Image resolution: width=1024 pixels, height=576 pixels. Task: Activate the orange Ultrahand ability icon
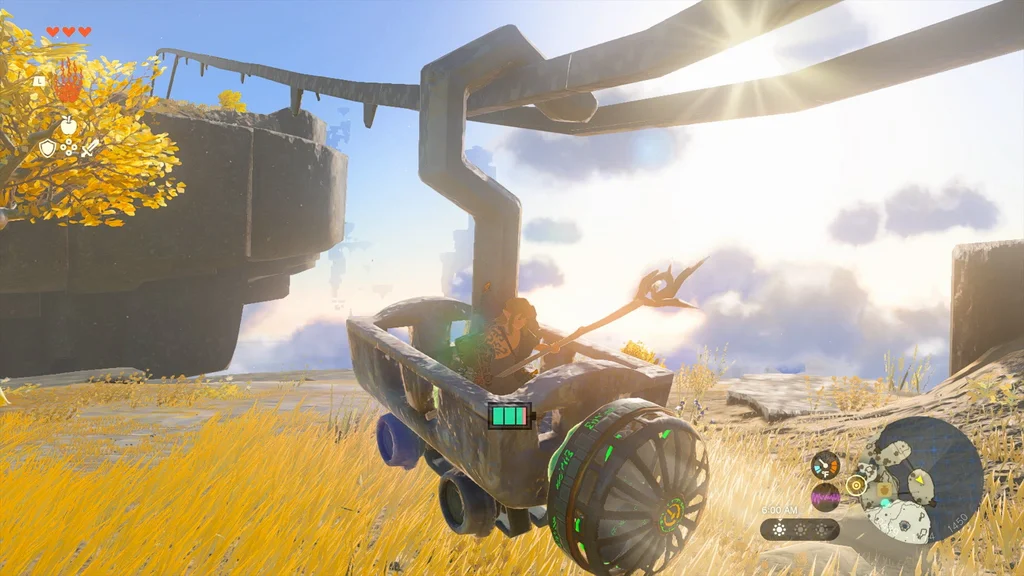(68, 82)
